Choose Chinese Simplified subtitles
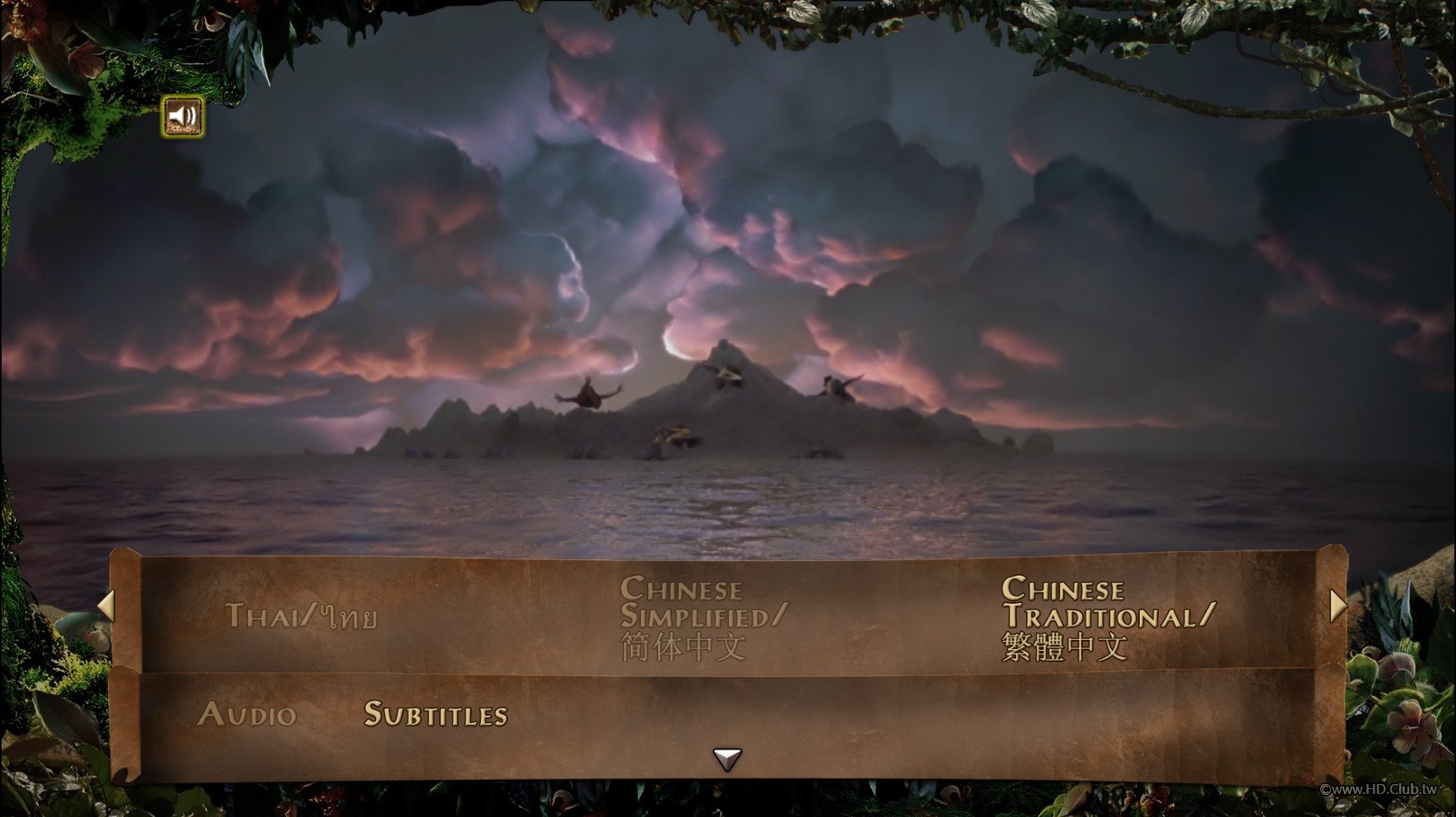The width and height of the screenshot is (1456, 817). (x=703, y=618)
